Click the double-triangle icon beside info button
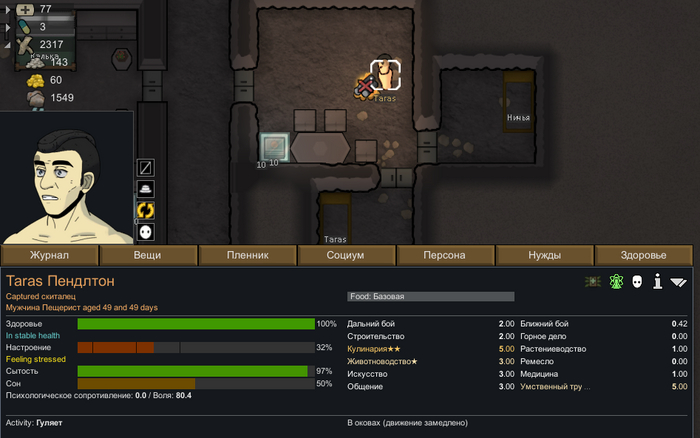 [681, 282]
